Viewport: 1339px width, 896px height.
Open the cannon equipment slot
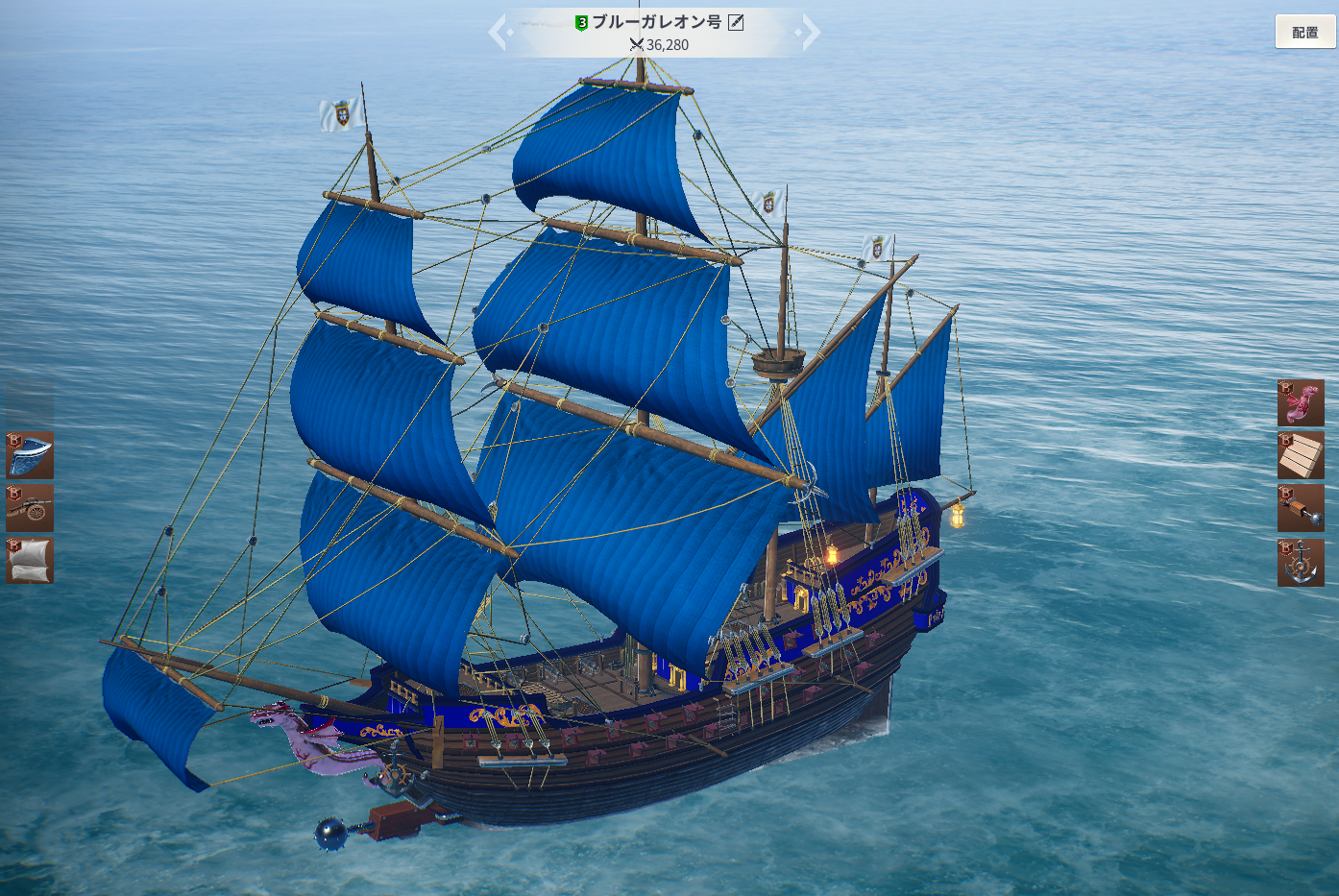30,508
